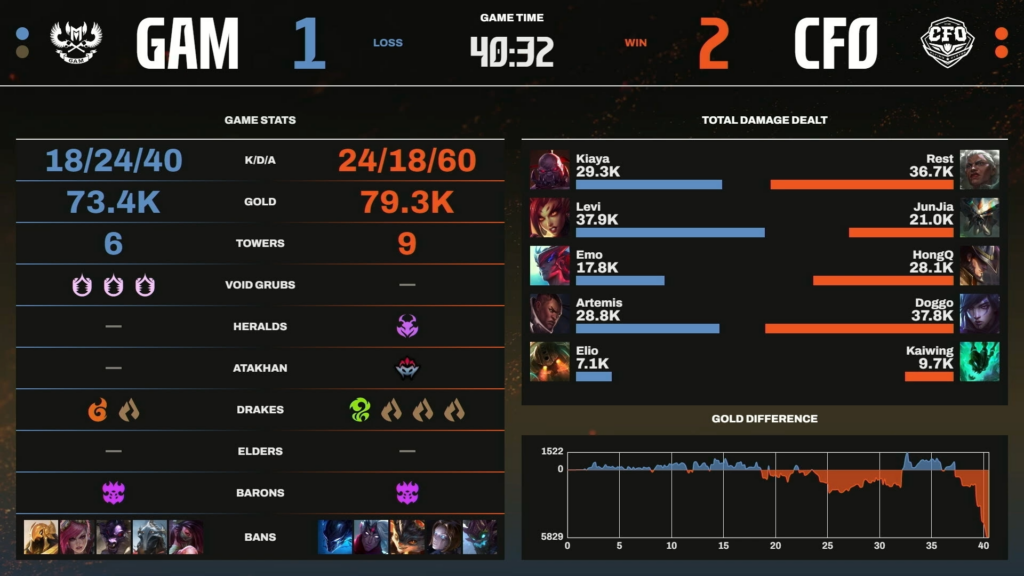Select Elio's champion portrait
This screenshot has height=576, width=1024.
tap(549, 361)
